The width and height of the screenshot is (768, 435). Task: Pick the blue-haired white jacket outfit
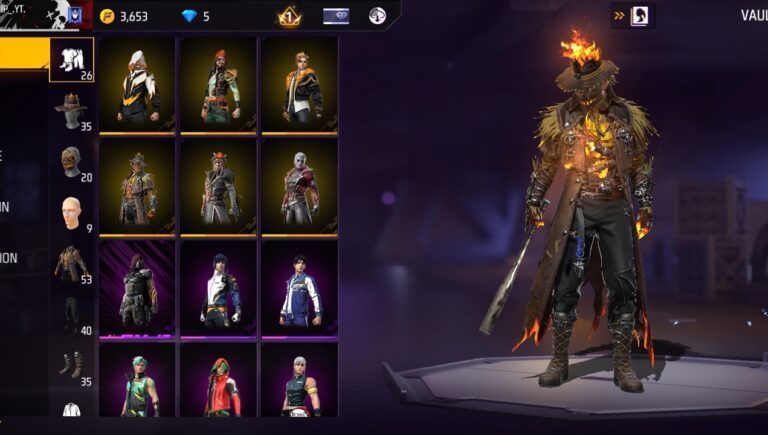218,288
